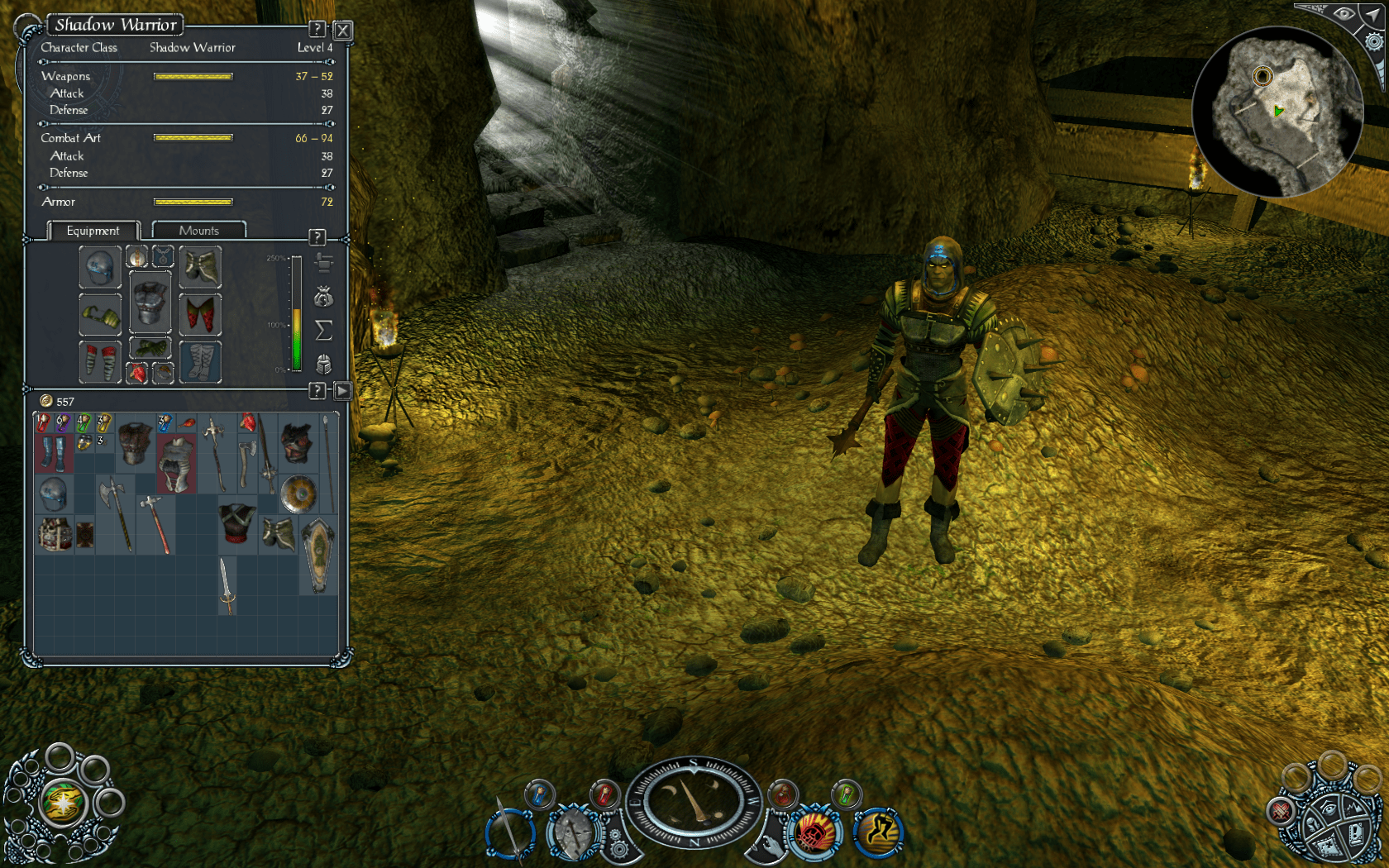
Task: Toggle the cursor arrow icon near the minimap
Action: 1372,16
